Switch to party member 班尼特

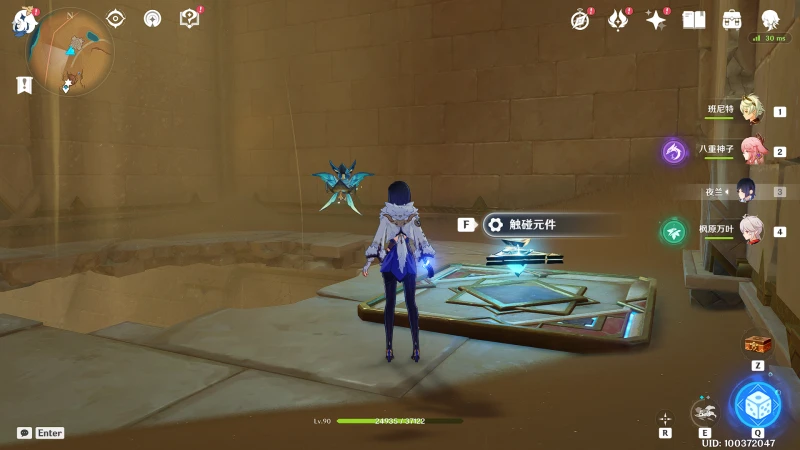750,110
